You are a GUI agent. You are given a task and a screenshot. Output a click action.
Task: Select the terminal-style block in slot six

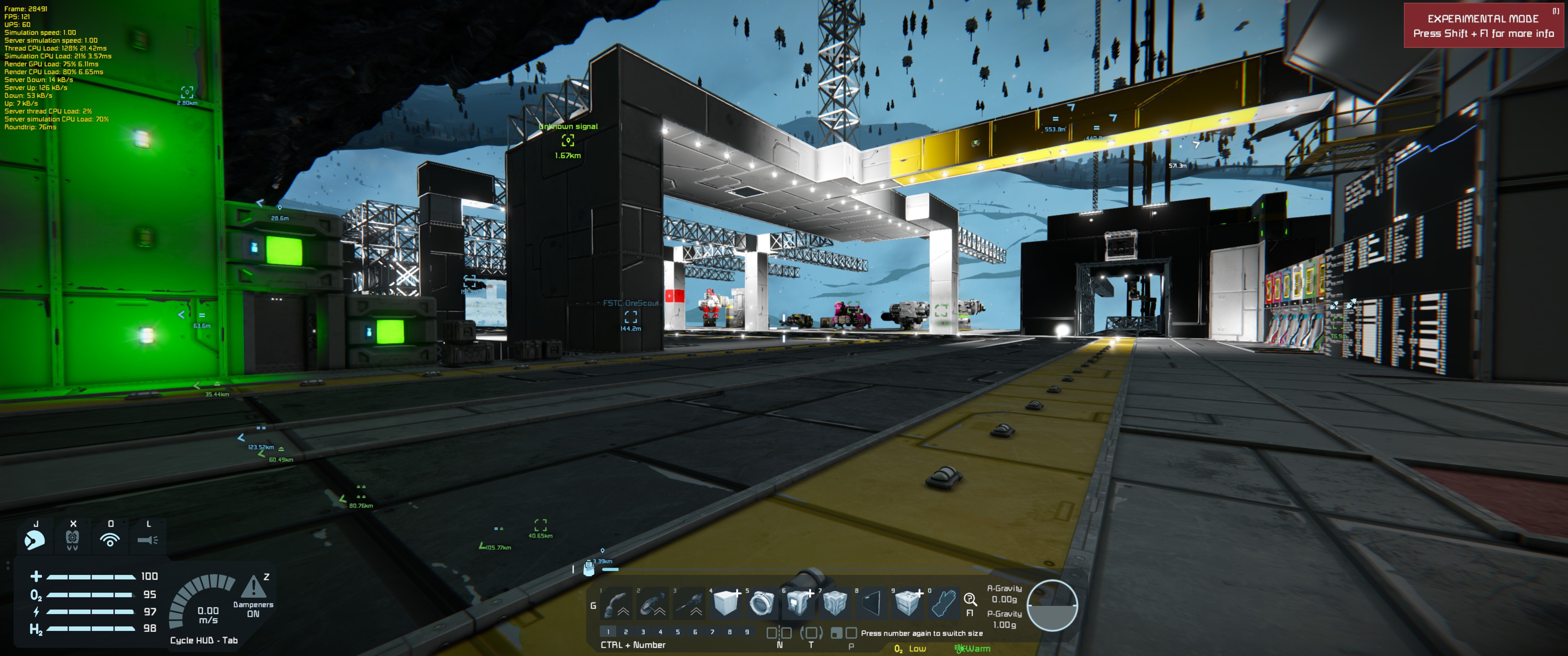tap(799, 604)
